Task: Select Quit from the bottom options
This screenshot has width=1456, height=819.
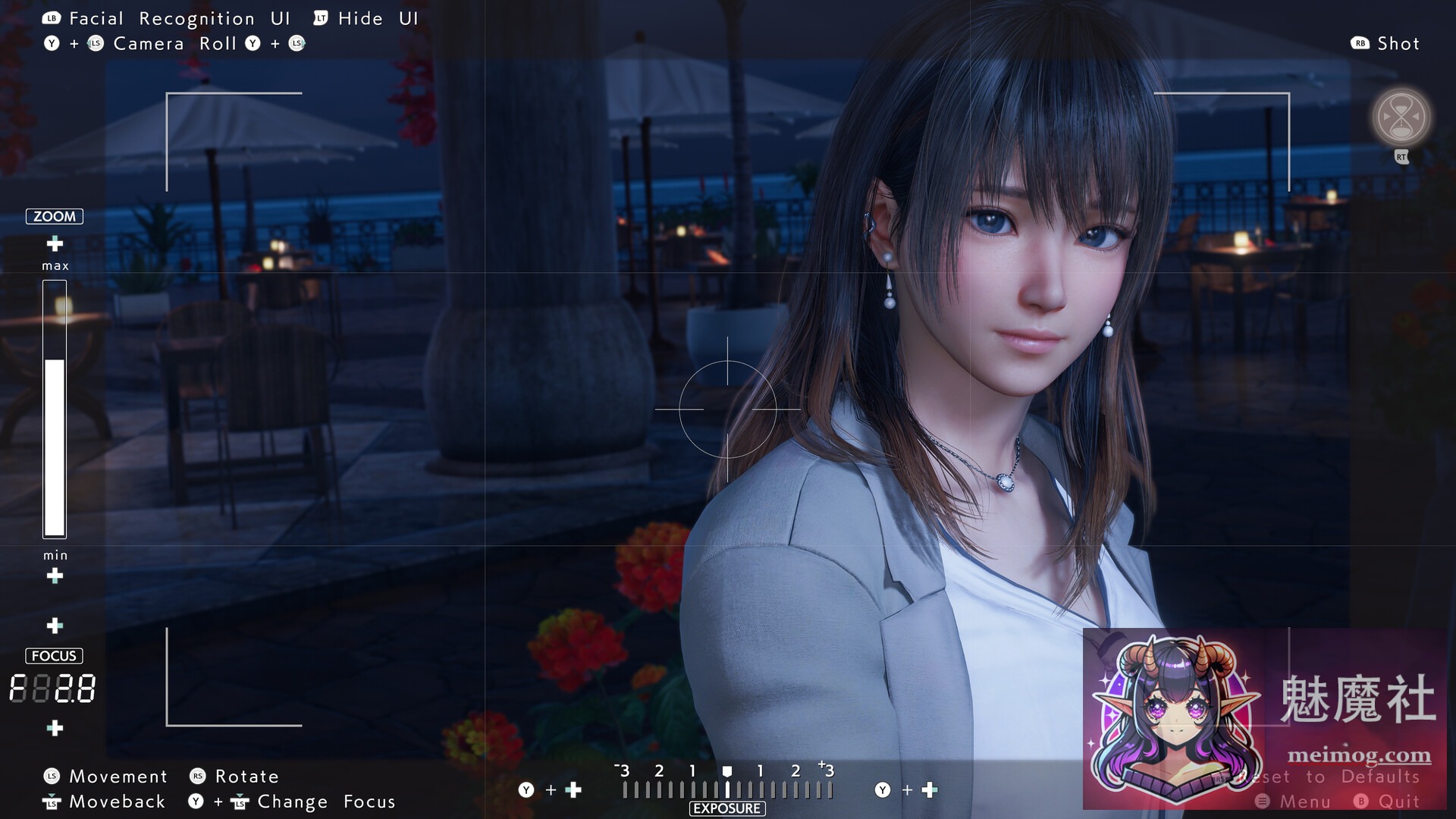Action: pos(1394,802)
